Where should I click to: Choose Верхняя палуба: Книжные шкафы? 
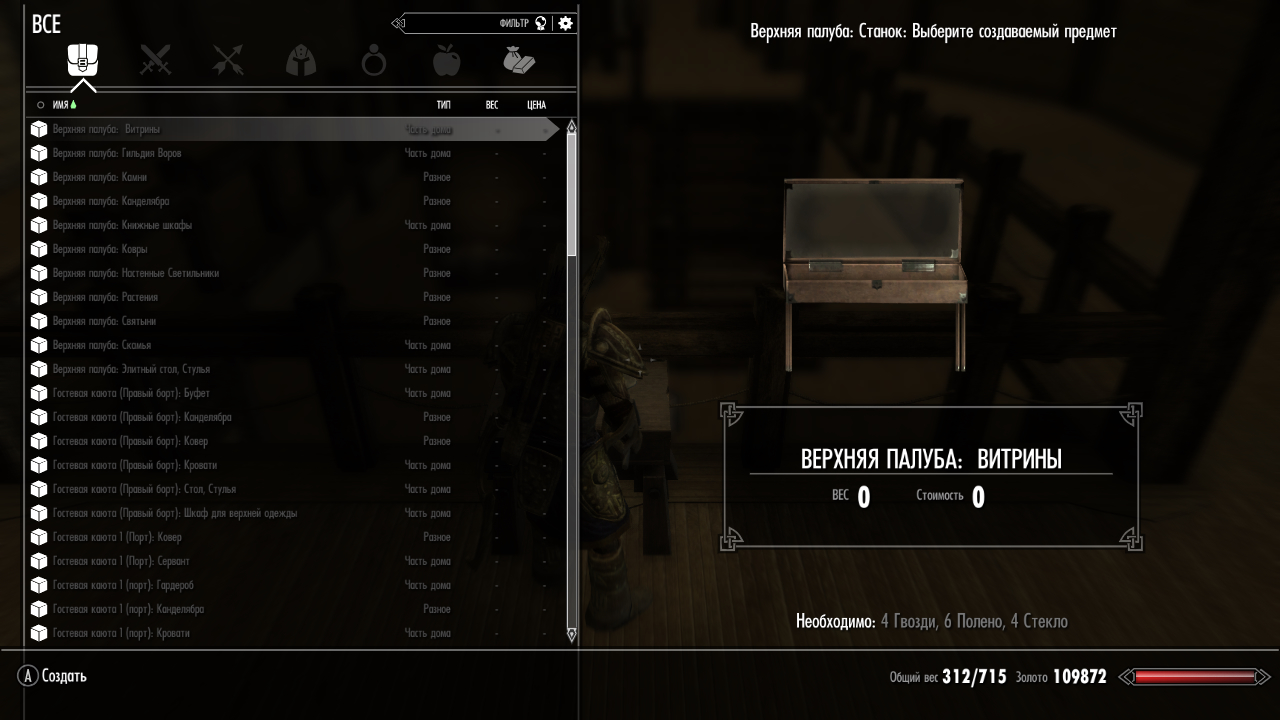(122, 225)
